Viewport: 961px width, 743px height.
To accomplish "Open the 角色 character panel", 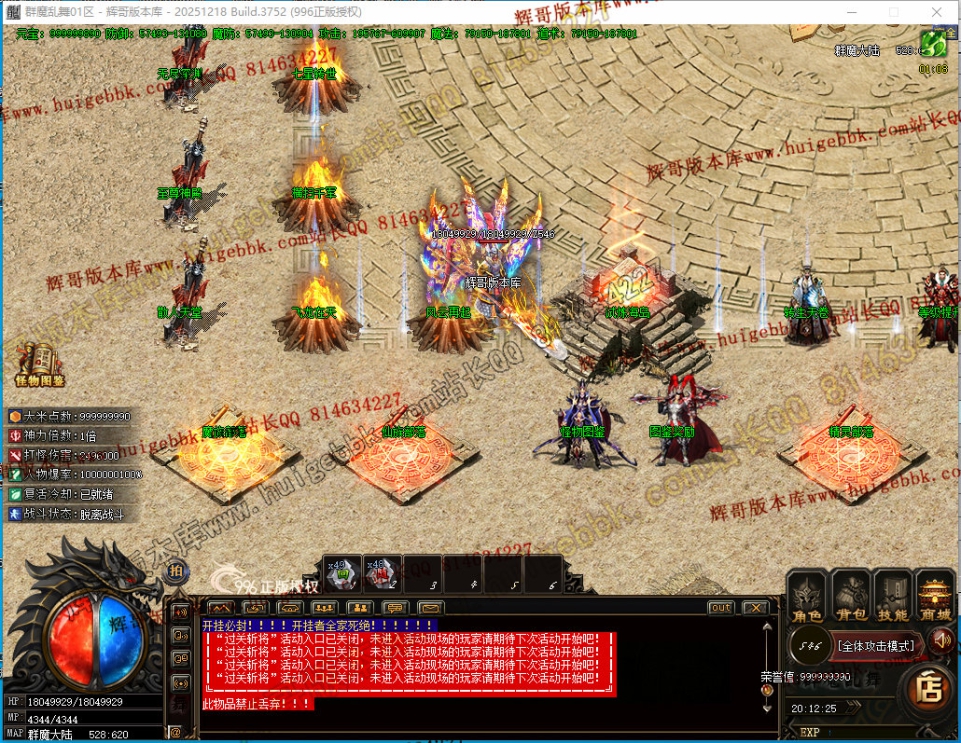I will (x=806, y=598).
